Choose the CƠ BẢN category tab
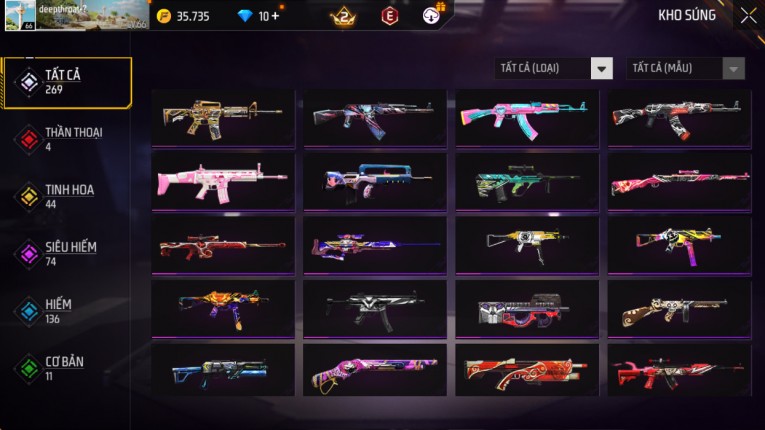This screenshot has height=430, width=765. (x=66, y=367)
